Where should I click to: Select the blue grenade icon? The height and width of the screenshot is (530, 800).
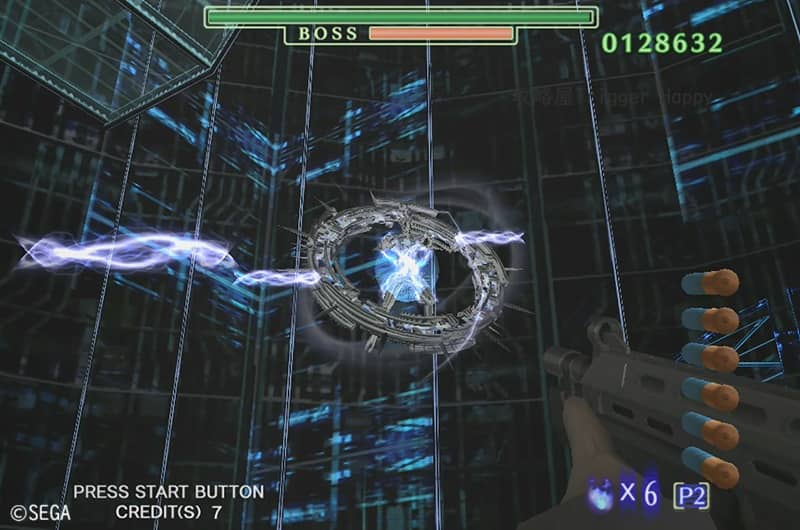click(x=603, y=492)
